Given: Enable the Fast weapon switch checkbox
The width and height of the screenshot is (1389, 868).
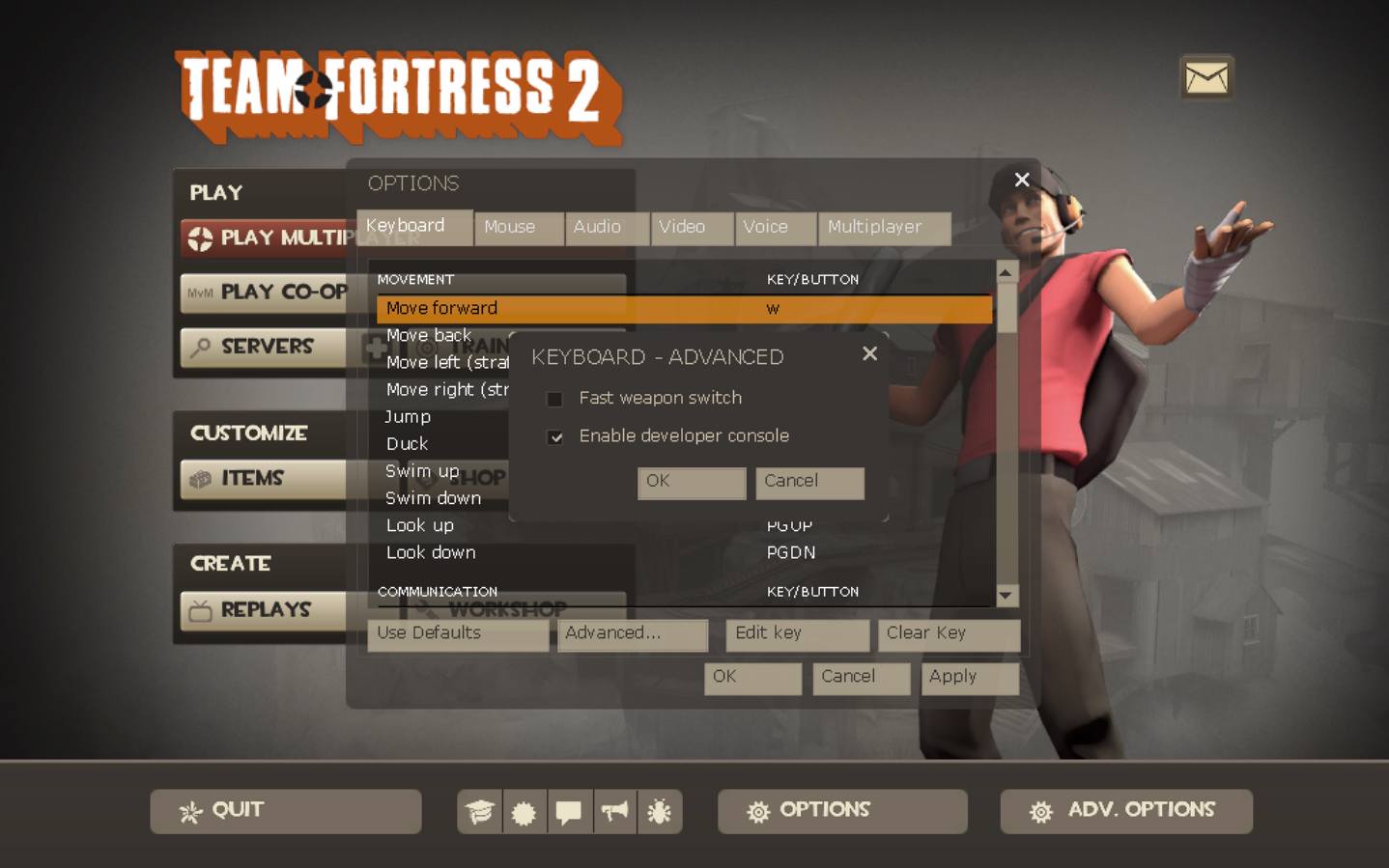Looking at the screenshot, I should [x=555, y=399].
